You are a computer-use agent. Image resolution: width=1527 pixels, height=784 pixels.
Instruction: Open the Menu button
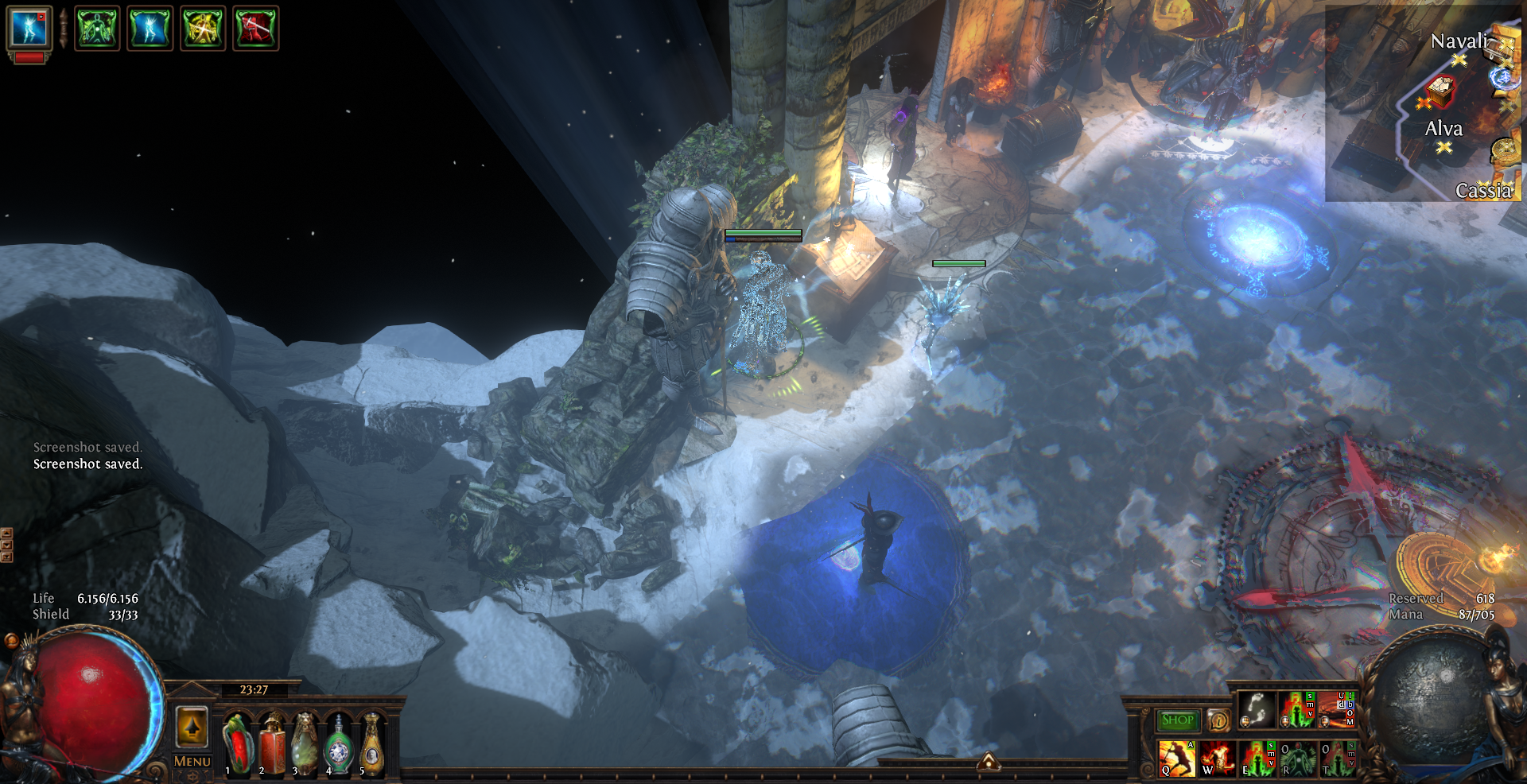[192, 761]
